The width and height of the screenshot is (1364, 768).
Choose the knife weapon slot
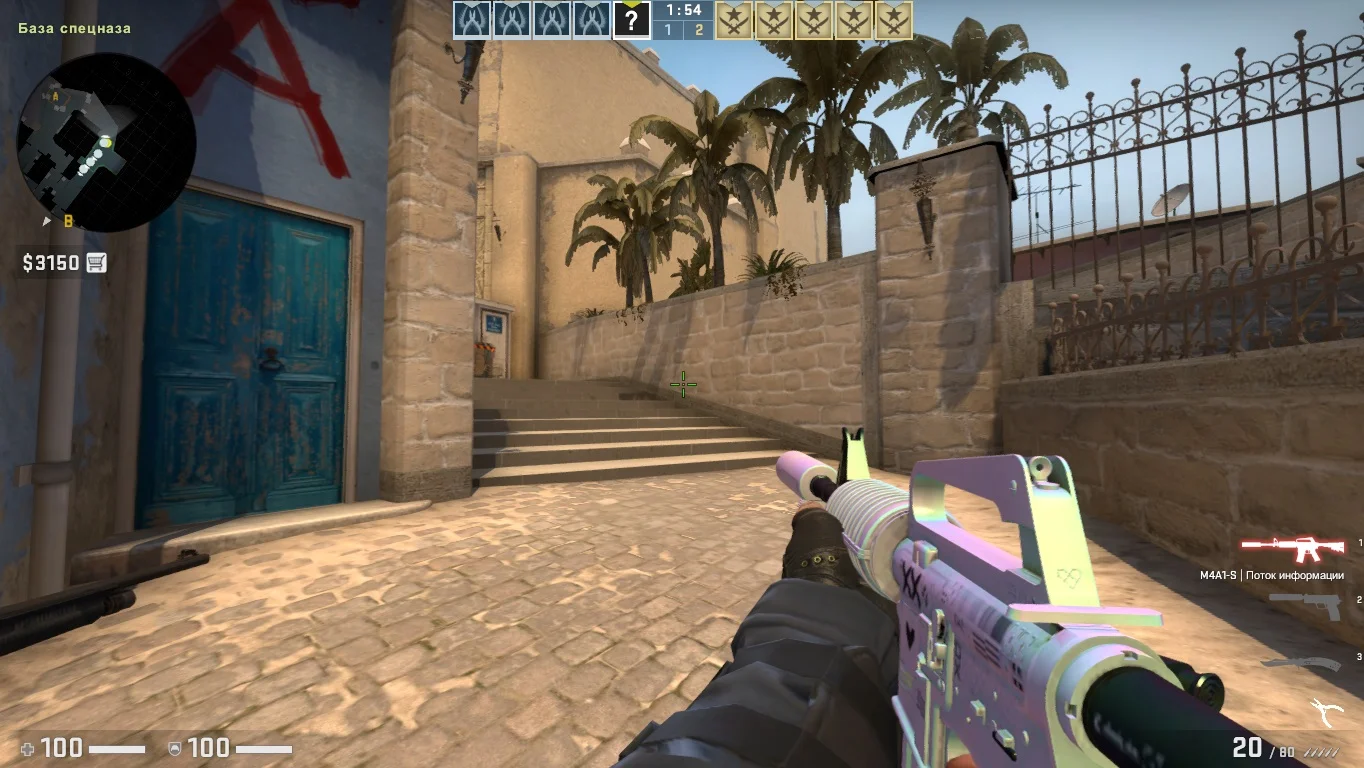tap(1298, 661)
